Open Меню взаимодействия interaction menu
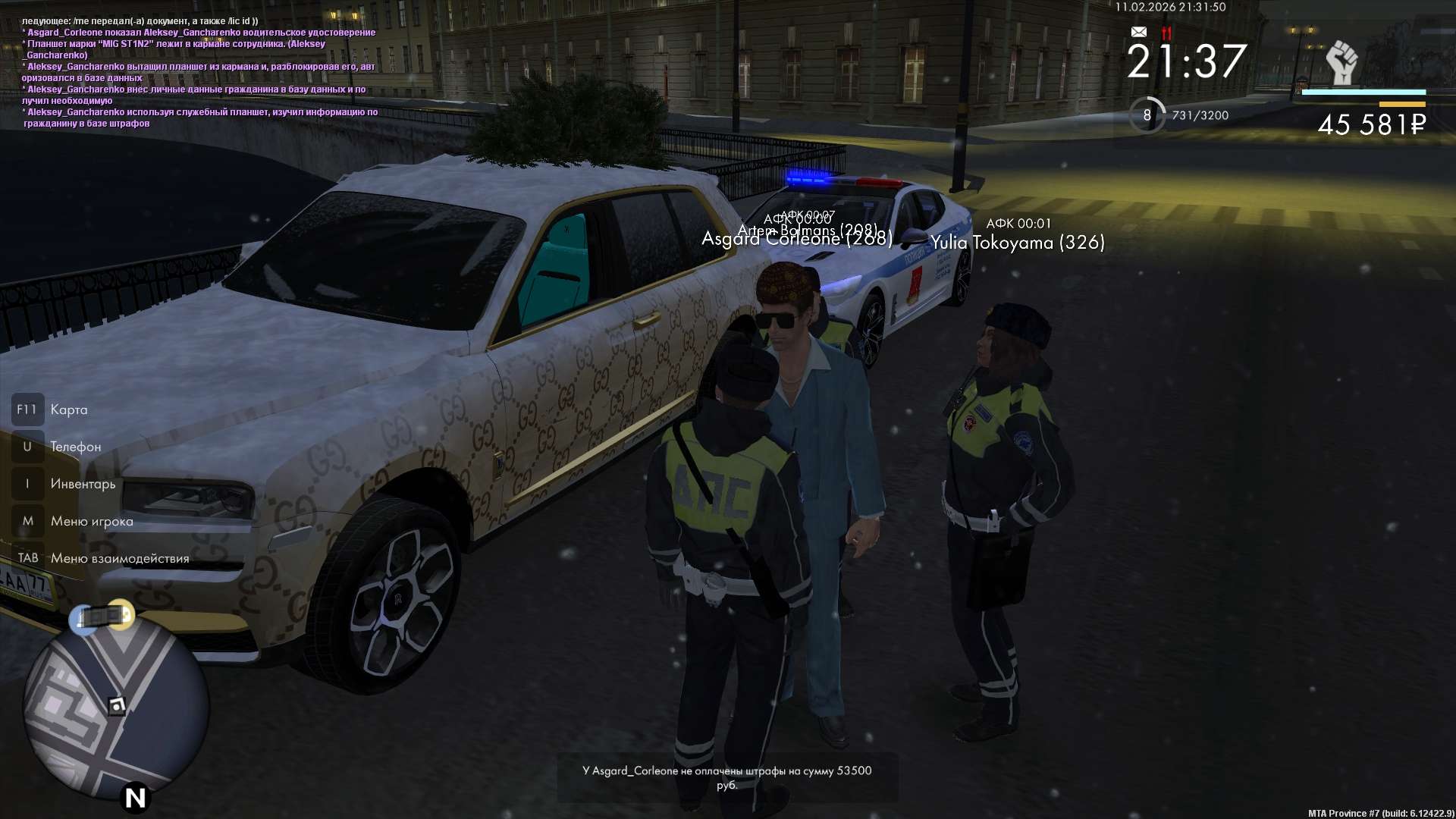This screenshot has height=819, width=1456. point(119,559)
